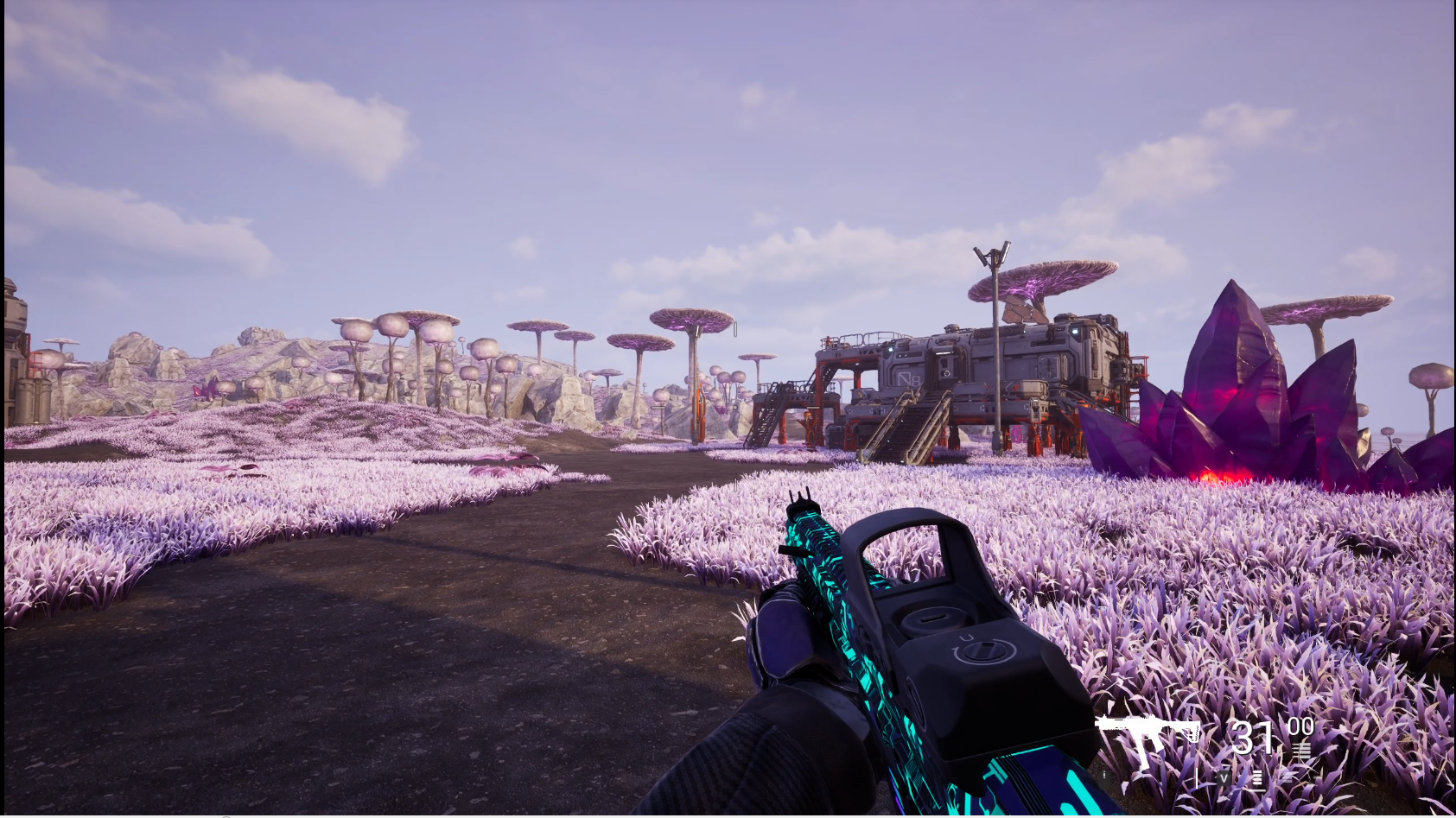Select the reserve ammo count reading 00
The width and height of the screenshot is (1456, 818).
[1300, 727]
